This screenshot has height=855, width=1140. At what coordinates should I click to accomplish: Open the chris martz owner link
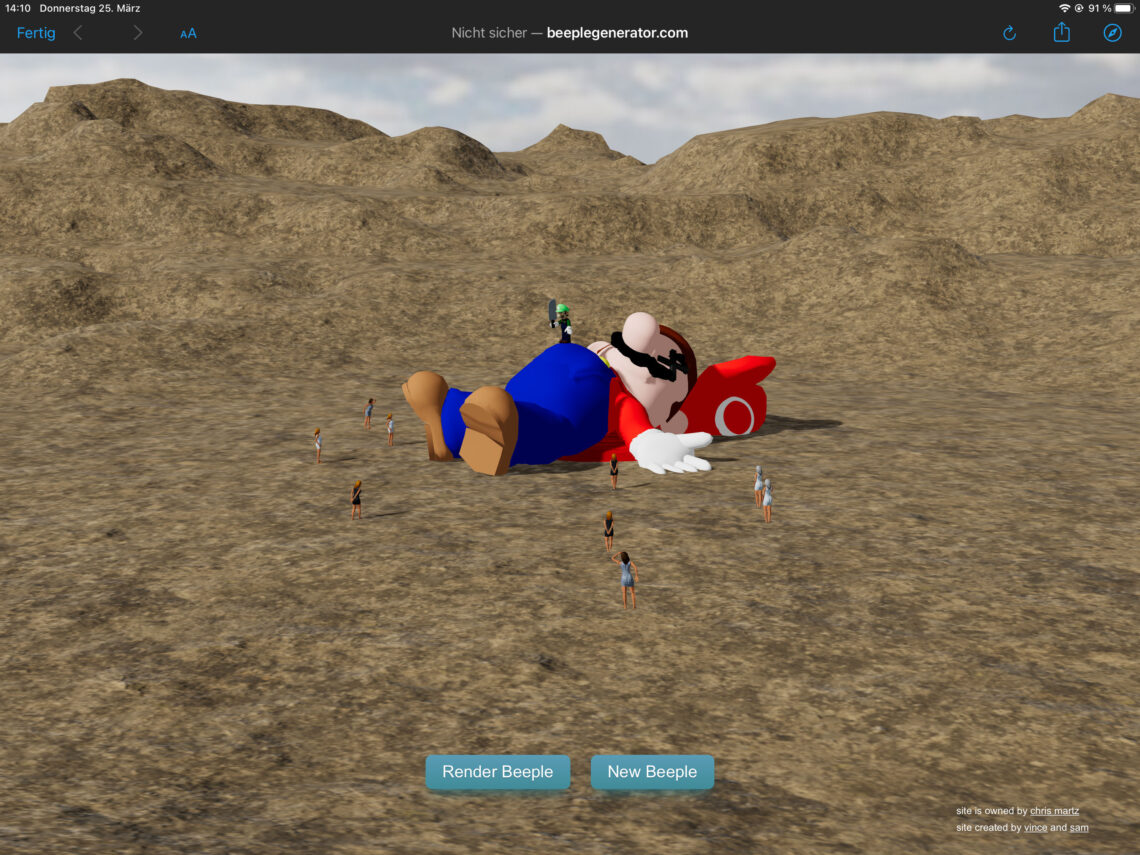(x=1054, y=811)
